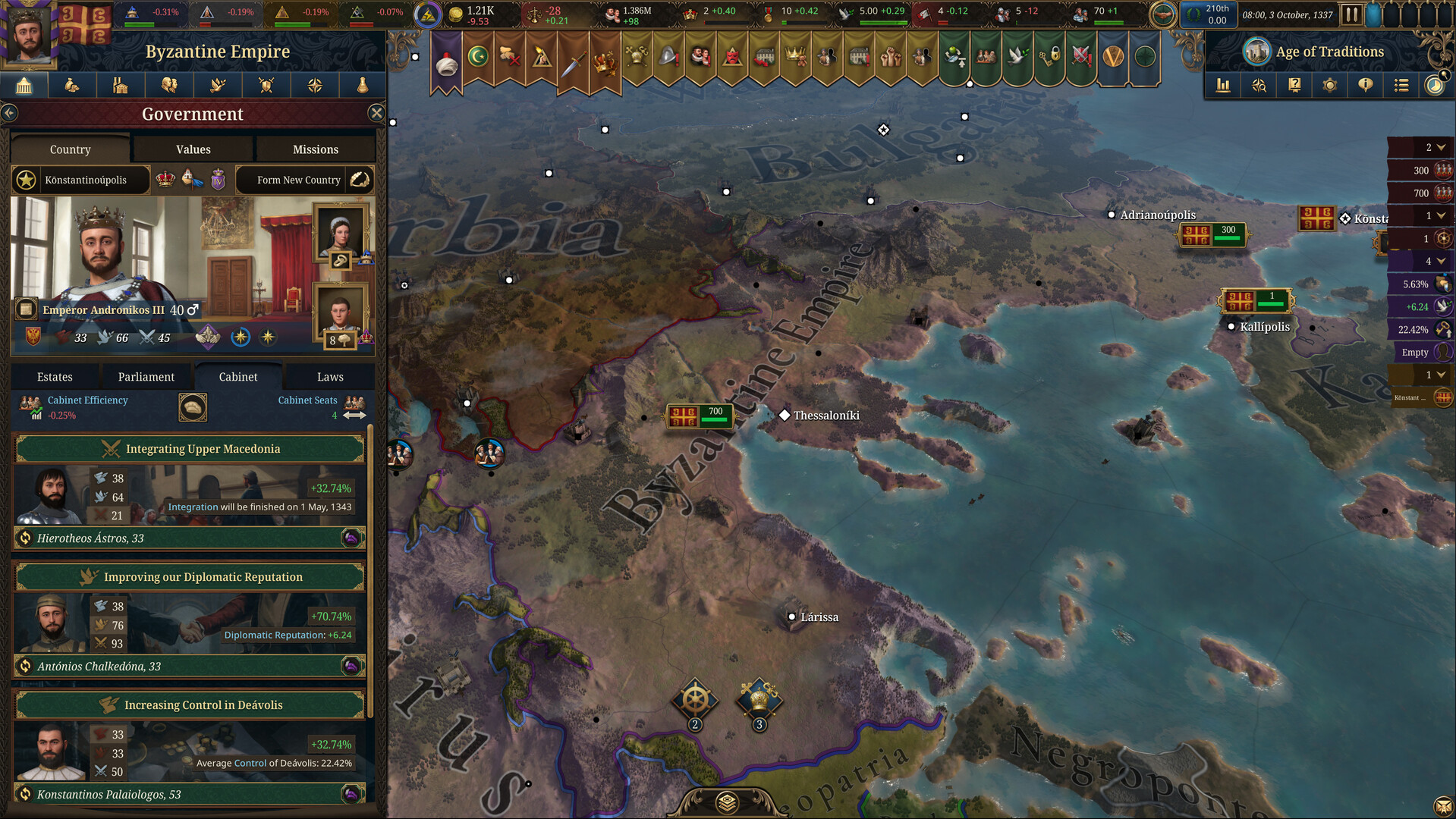Open the statistics ledger icon near Age of Traditions
The width and height of the screenshot is (1456, 819).
(1223, 85)
